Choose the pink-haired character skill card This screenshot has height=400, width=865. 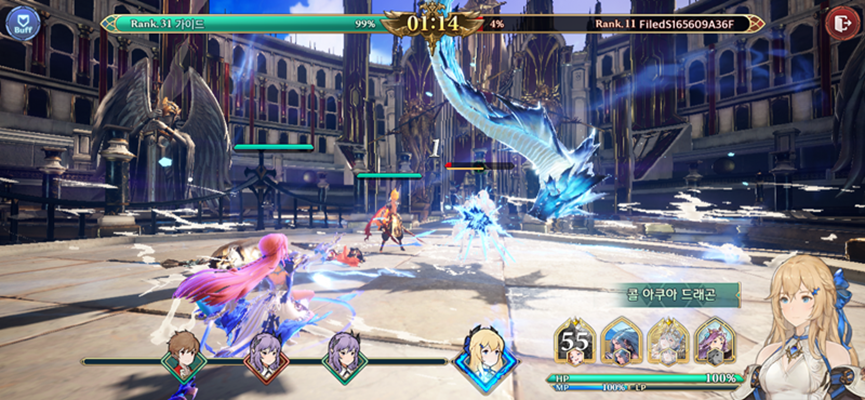pos(714,343)
